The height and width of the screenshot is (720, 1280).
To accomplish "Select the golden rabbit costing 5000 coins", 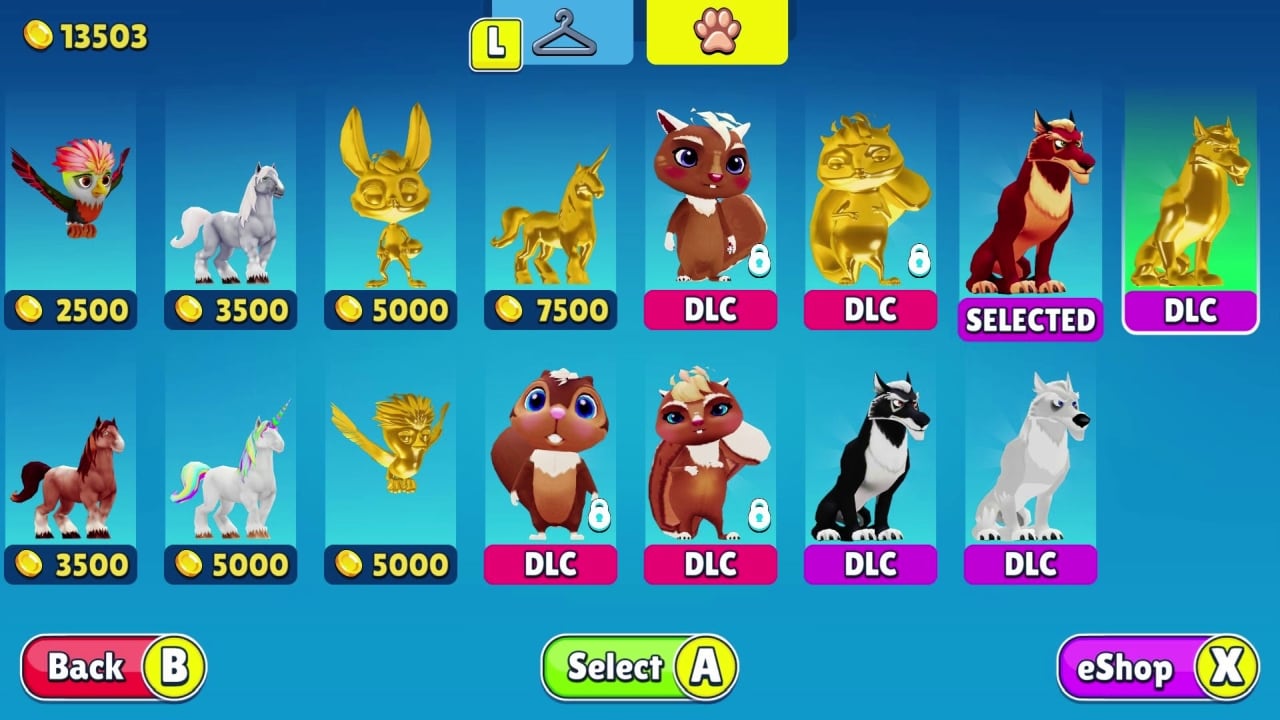I will click(391, 200).
